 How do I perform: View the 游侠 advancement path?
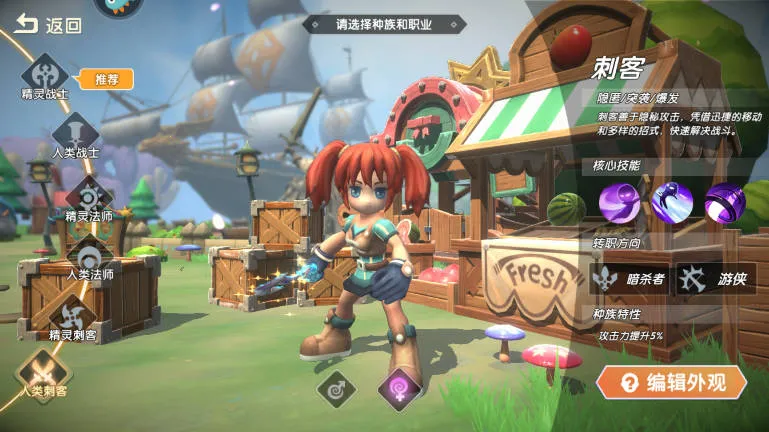[716, 279]
